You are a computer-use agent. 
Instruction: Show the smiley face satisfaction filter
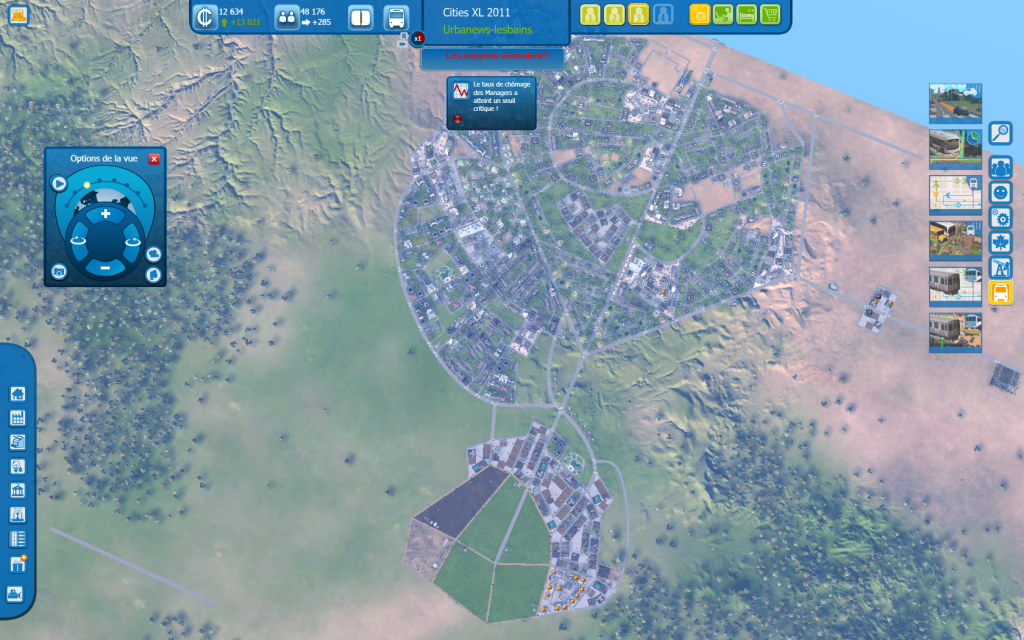click(1000, 192)
